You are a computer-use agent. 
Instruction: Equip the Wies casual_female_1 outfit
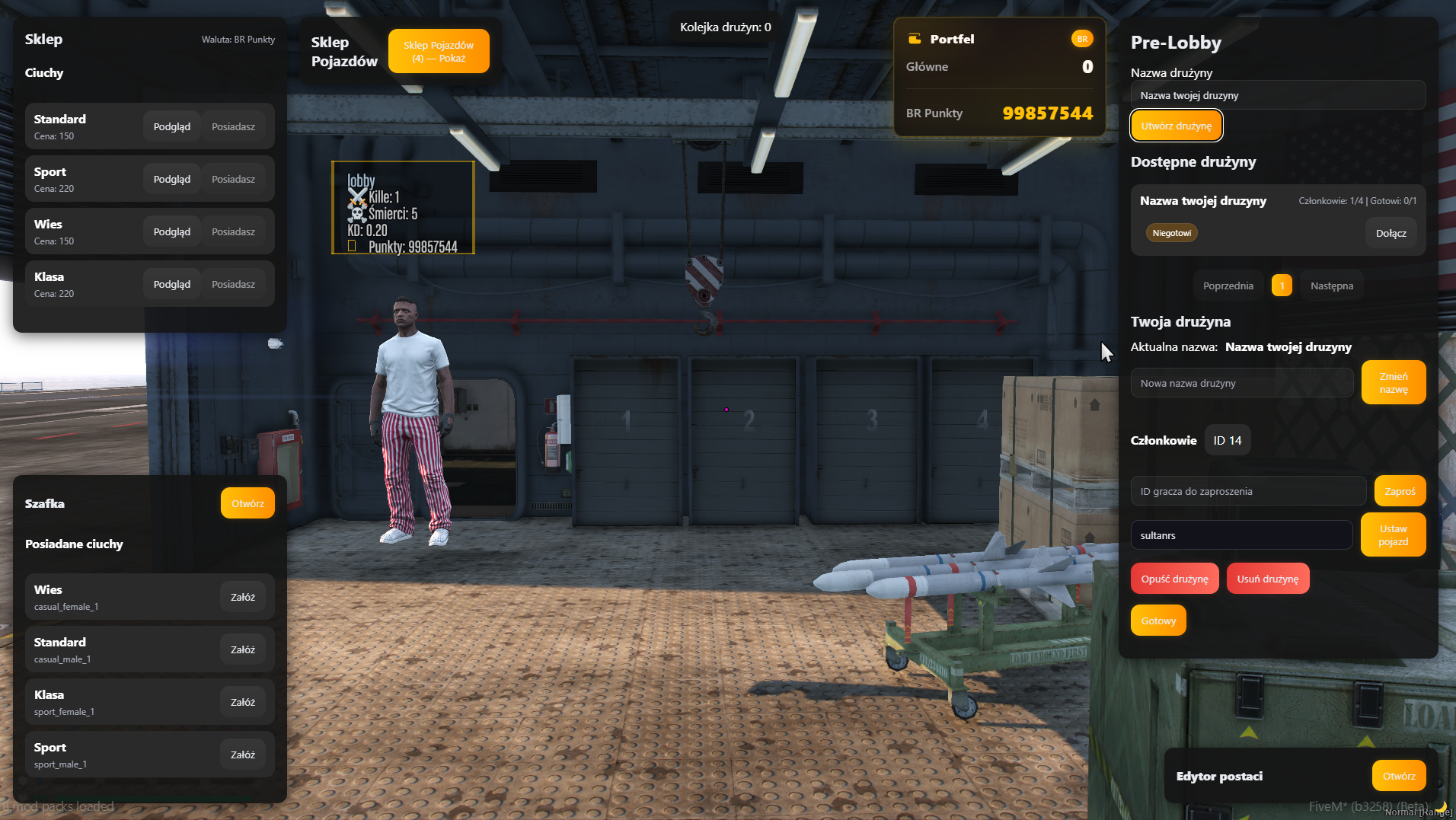click(x=243, y=597)
